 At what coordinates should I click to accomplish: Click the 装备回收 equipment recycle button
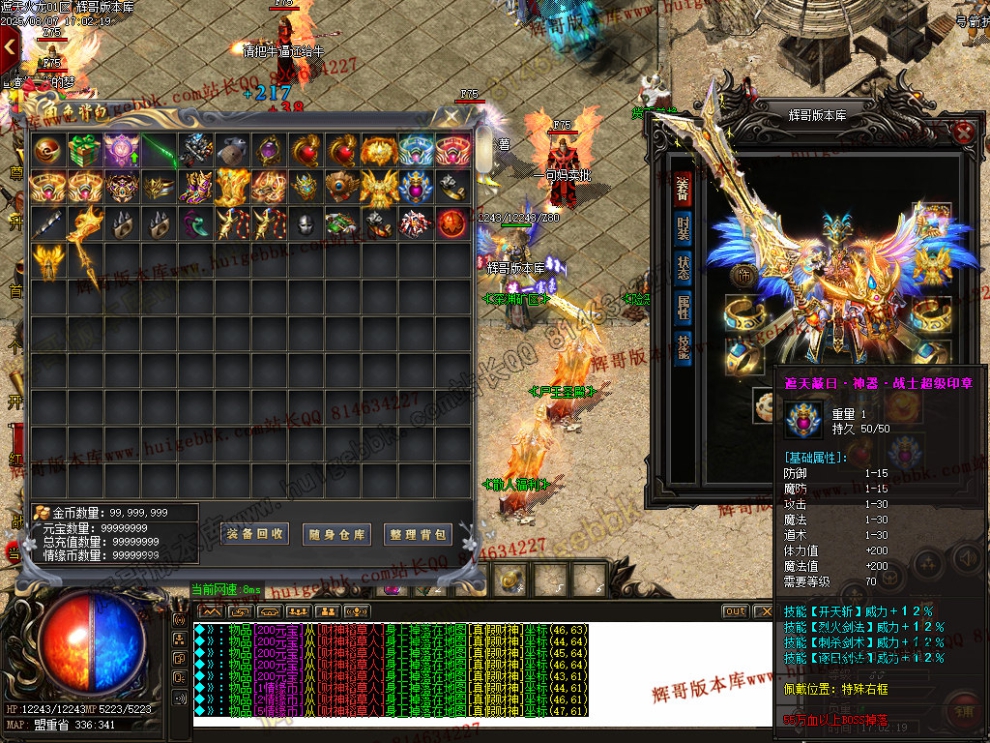255,534
